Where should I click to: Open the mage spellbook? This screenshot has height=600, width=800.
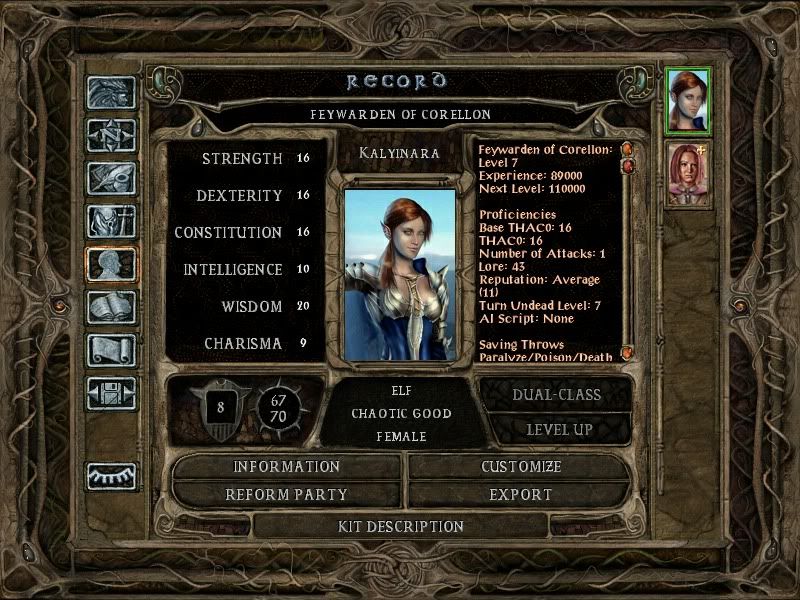111,307
